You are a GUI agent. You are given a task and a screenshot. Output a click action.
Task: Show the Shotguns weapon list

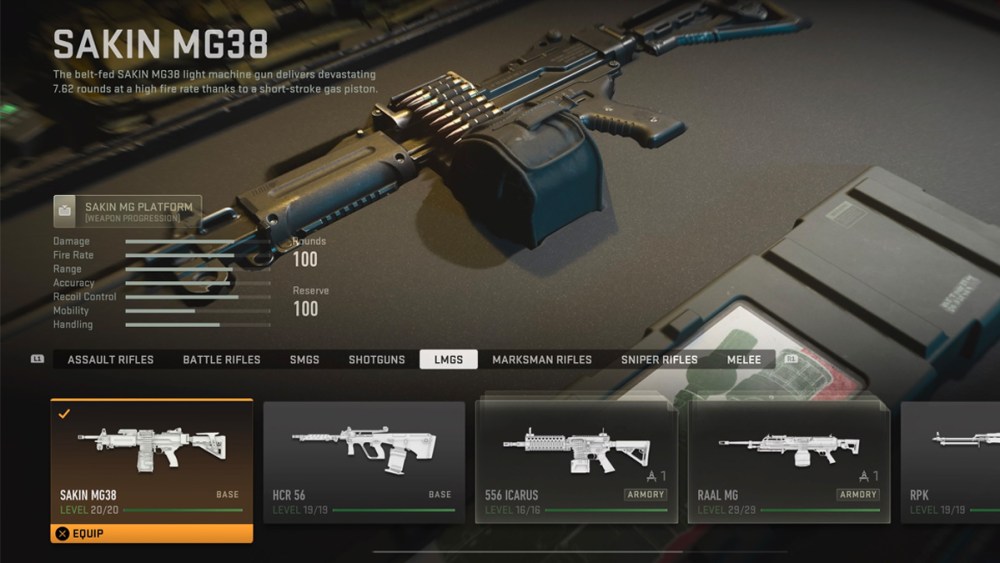(x=377, y=360)
